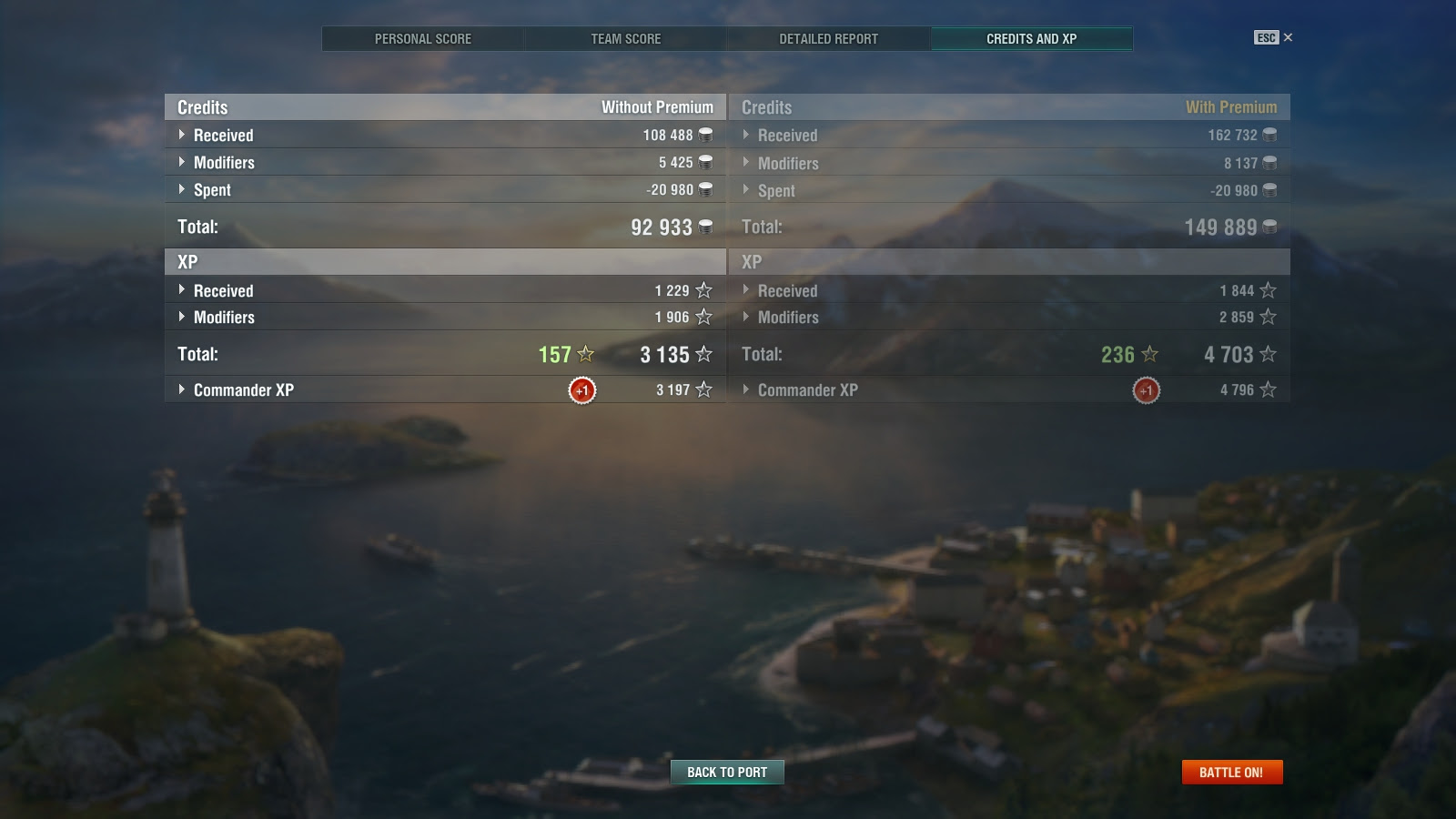The image size is (1456, 819).
Task: Click the star icon next to XP Total
Action: pos(702,355)
